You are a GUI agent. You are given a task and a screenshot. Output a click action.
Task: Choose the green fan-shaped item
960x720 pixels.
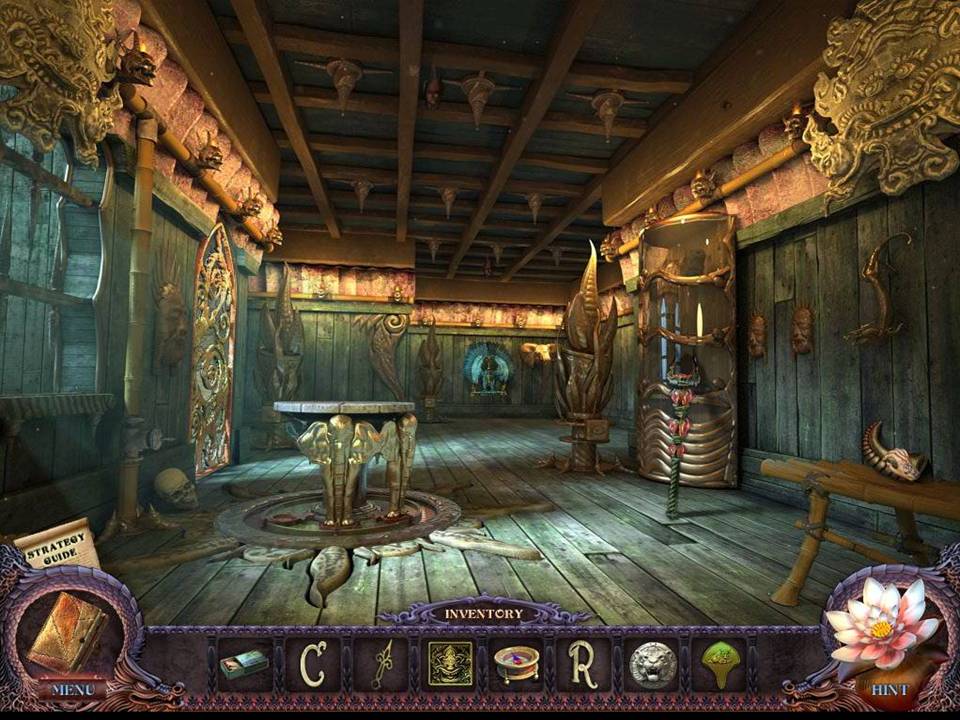[717, 663]
